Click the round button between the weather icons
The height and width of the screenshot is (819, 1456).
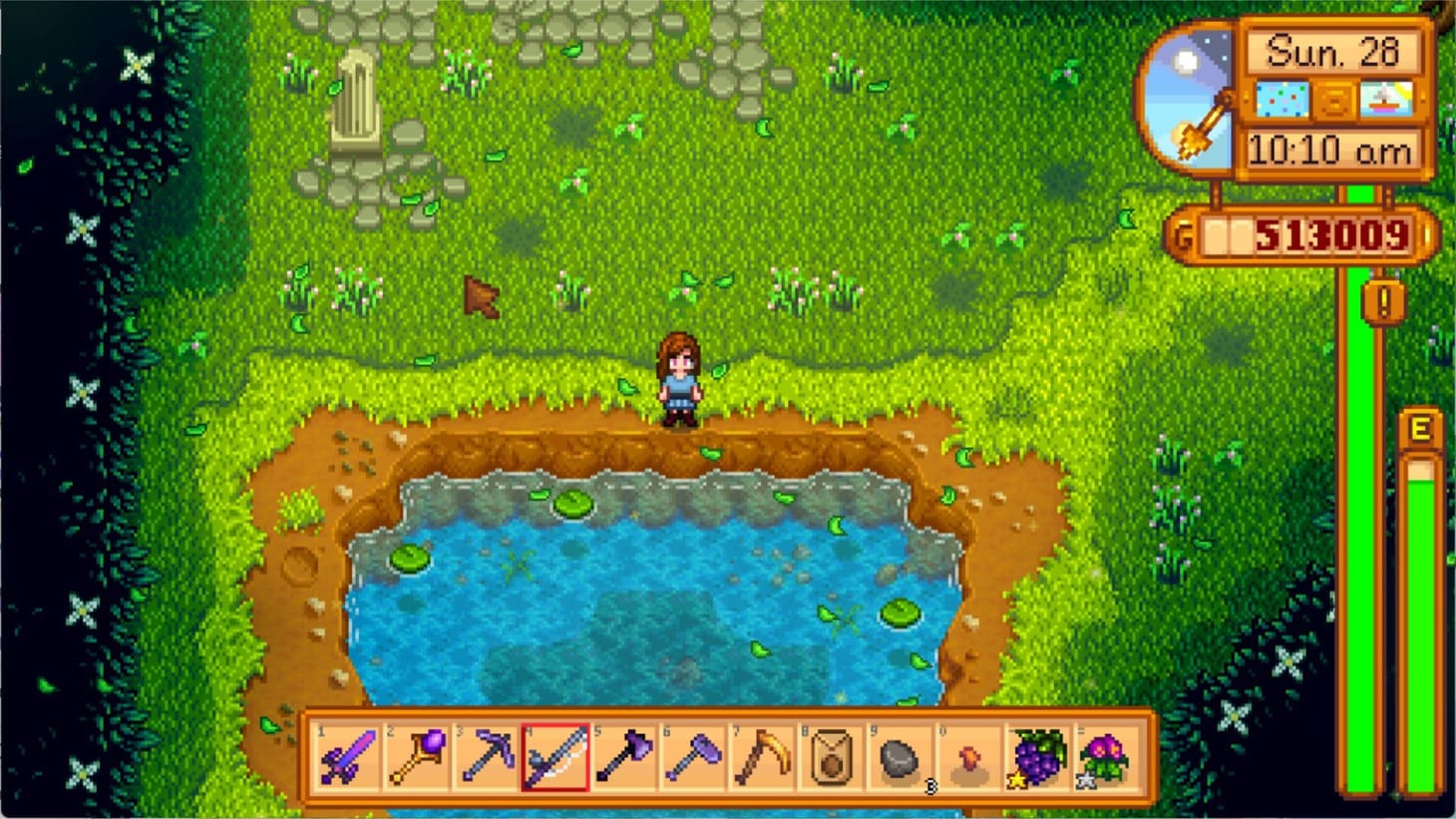tap(1333, 98)
